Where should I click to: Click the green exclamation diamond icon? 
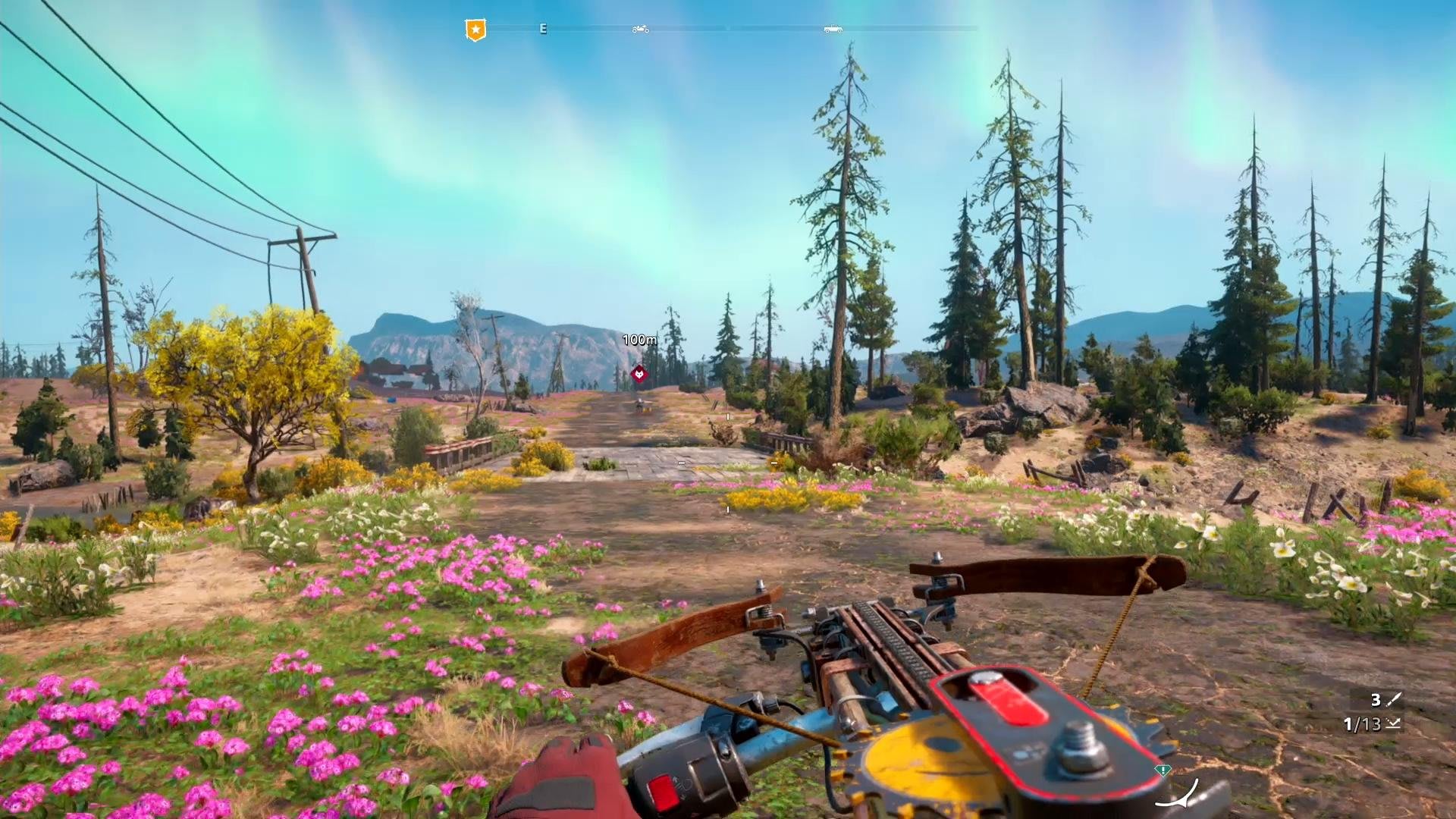point(1162,770)
